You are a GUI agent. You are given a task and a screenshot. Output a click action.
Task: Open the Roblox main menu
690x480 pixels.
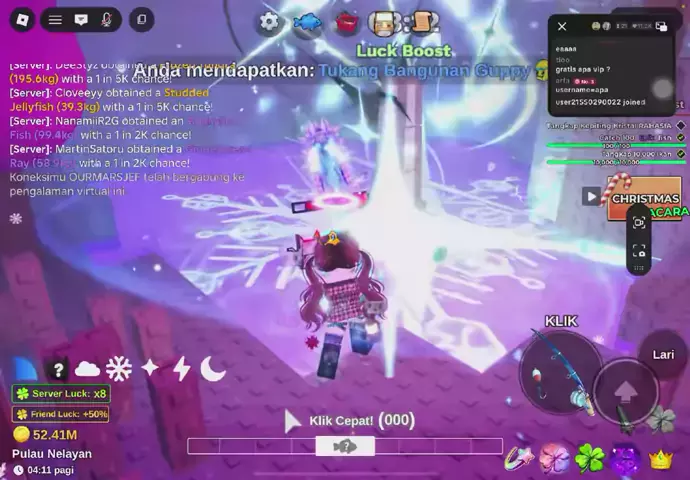pos(21,19)
